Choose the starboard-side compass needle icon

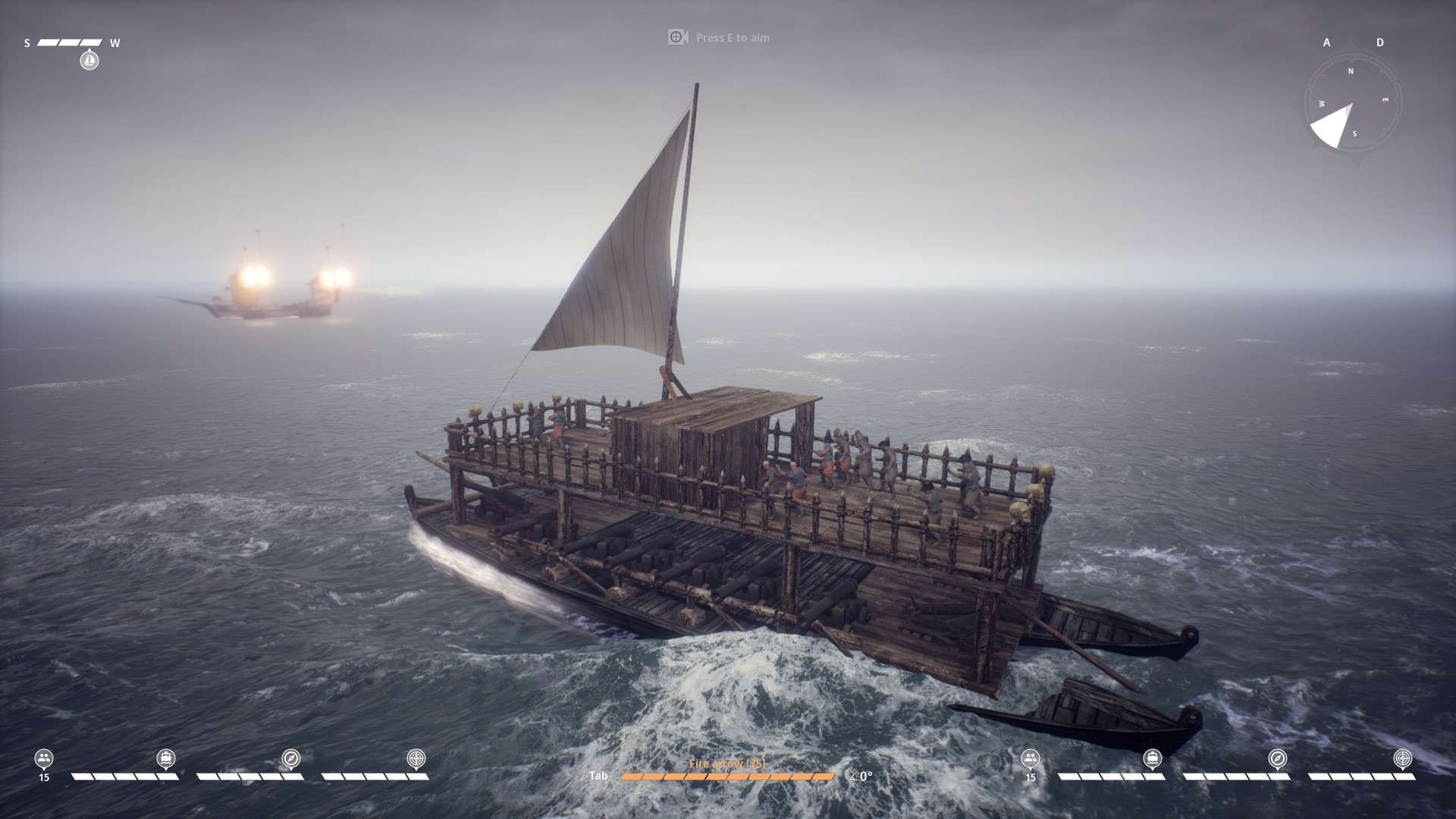1278,758
